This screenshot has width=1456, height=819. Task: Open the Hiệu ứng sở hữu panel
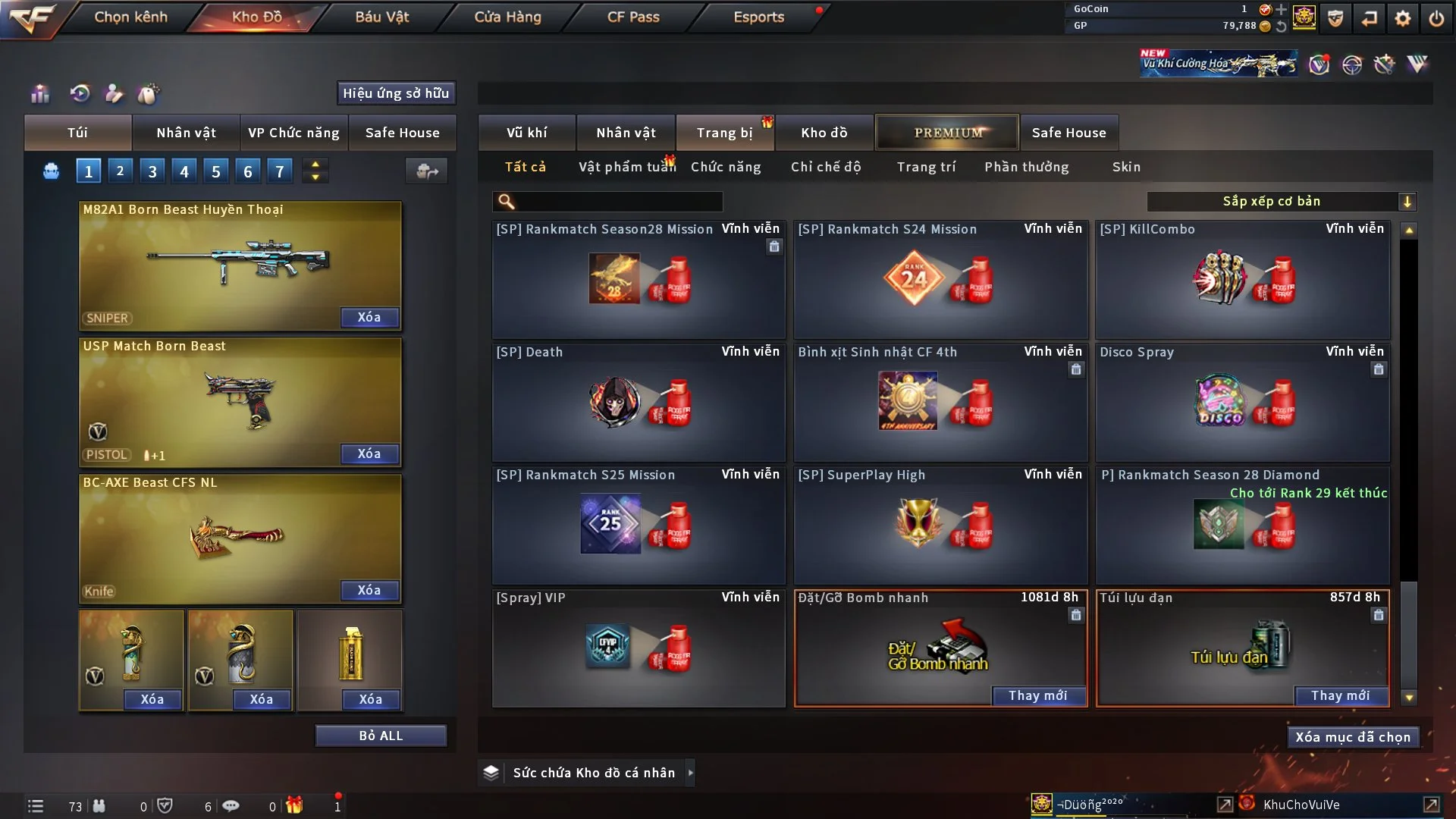click(x=396, y=93)
